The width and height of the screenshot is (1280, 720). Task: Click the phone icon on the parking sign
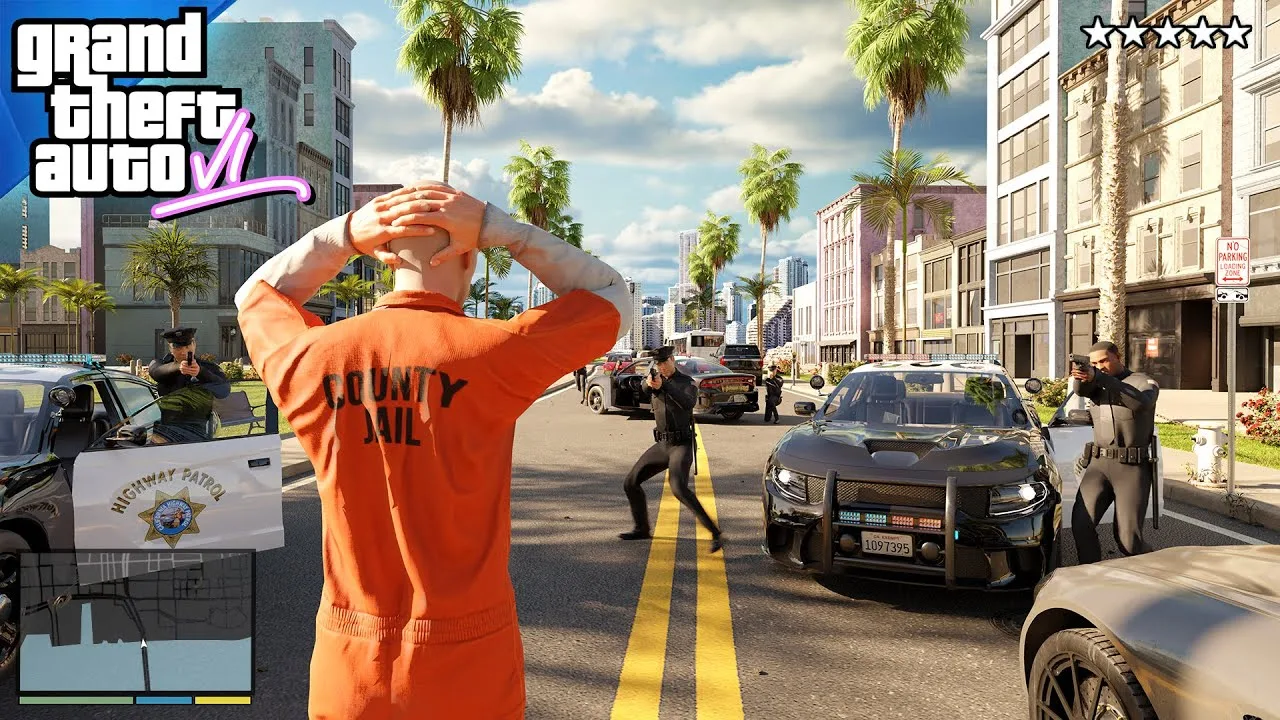click(1233, 295)
